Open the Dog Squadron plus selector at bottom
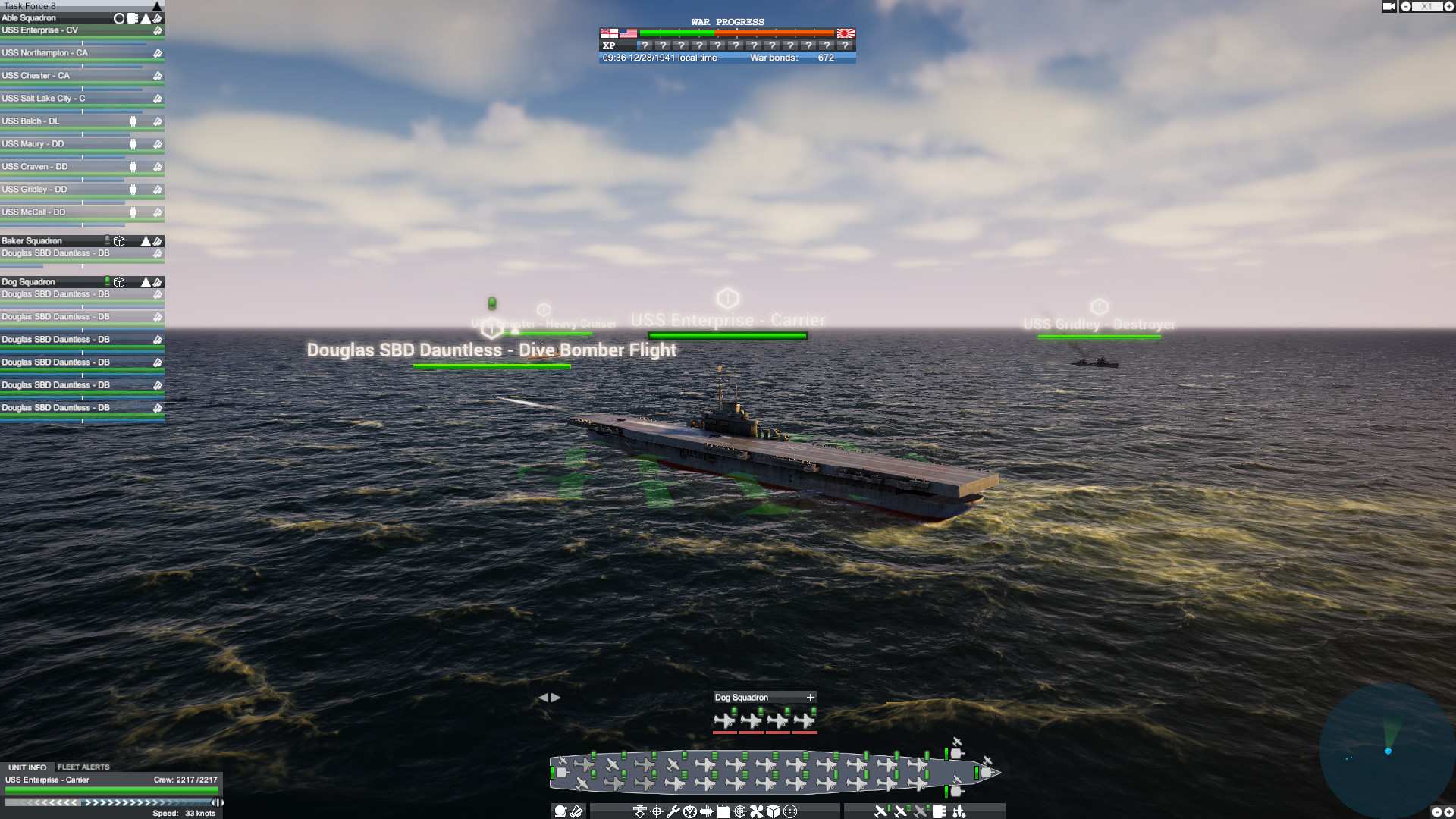The height and width of the screenshot is (819, 1456). point(809,697)
